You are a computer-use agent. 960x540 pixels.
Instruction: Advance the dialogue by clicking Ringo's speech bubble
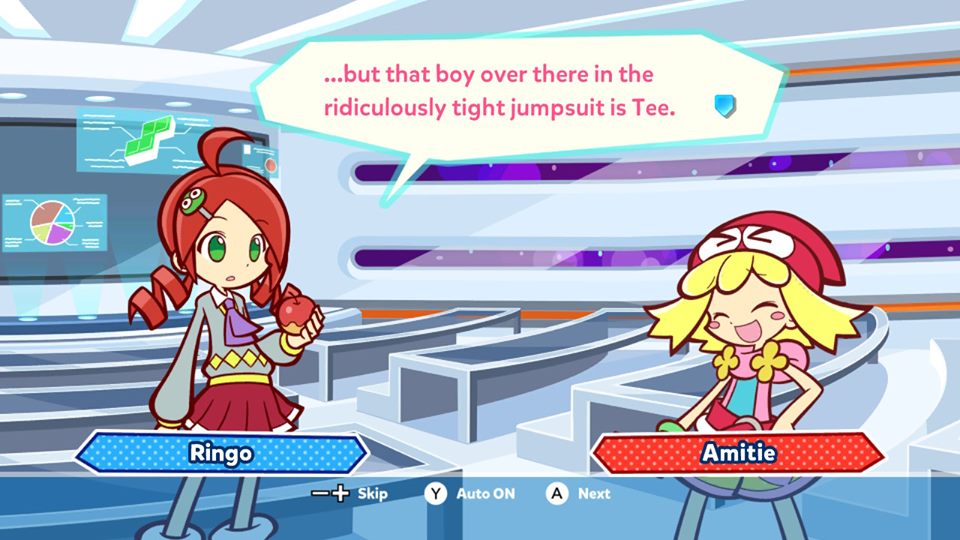500,90
